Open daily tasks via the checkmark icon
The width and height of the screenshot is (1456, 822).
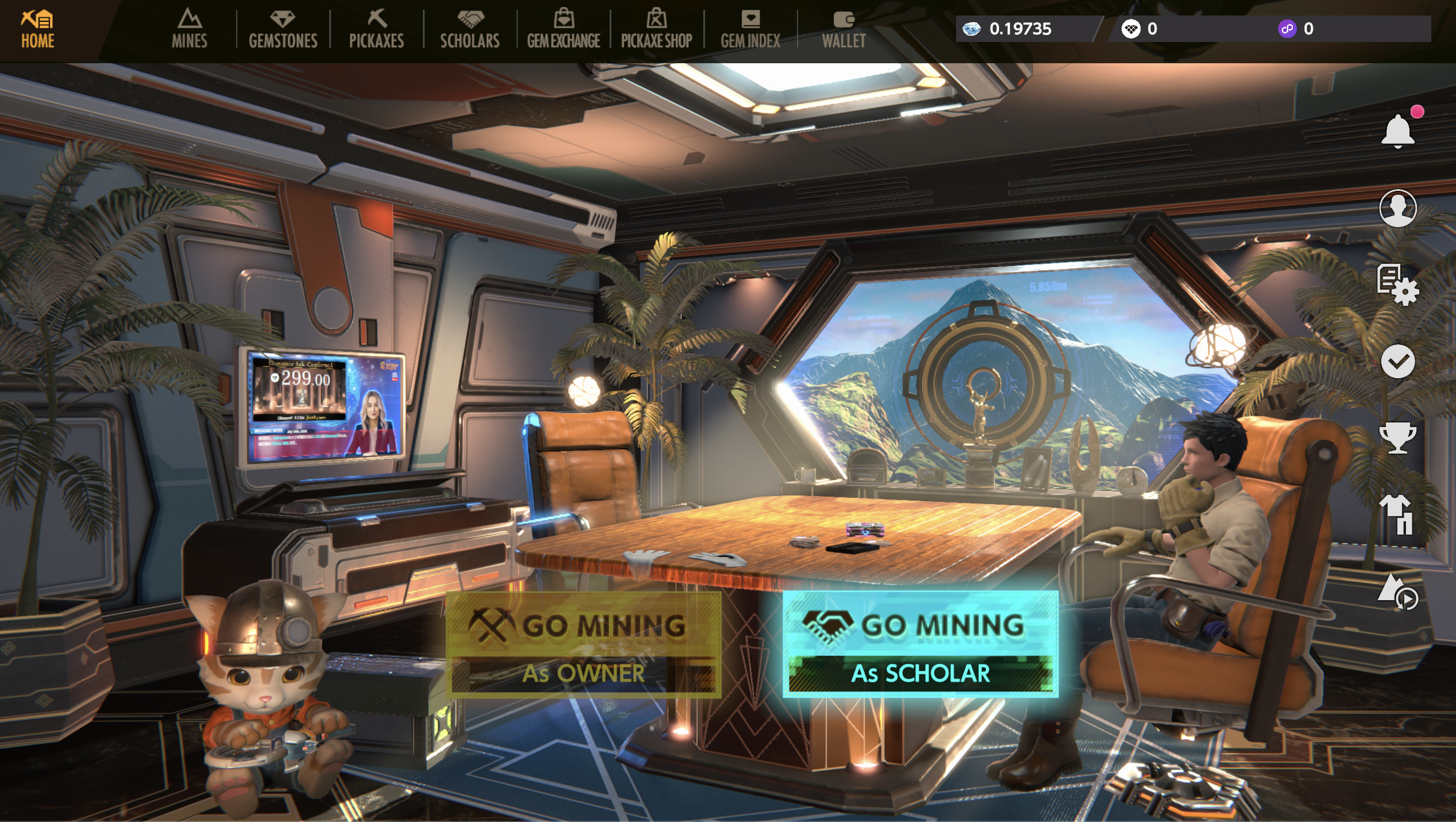pos(1399,362)
